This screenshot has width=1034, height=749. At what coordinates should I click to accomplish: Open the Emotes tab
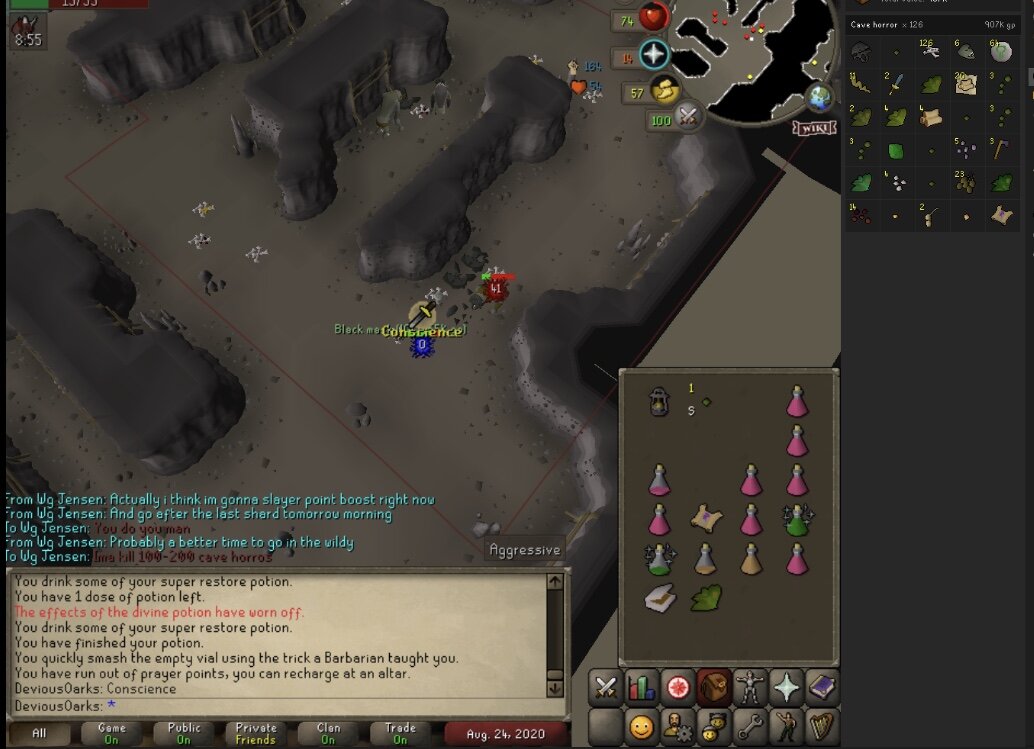click(786, 725)
